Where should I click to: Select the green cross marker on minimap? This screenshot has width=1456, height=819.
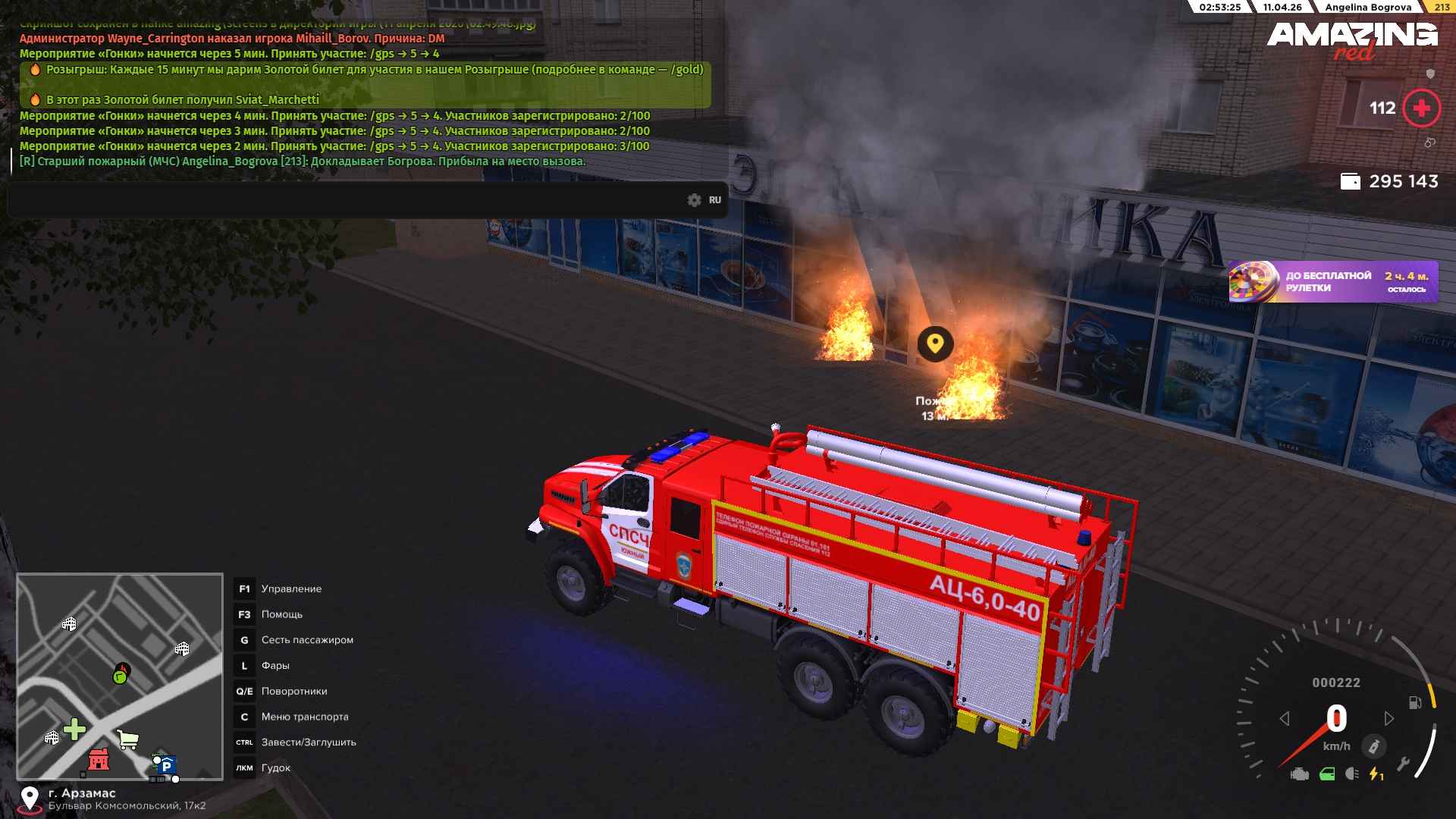(x=74, y=730)
